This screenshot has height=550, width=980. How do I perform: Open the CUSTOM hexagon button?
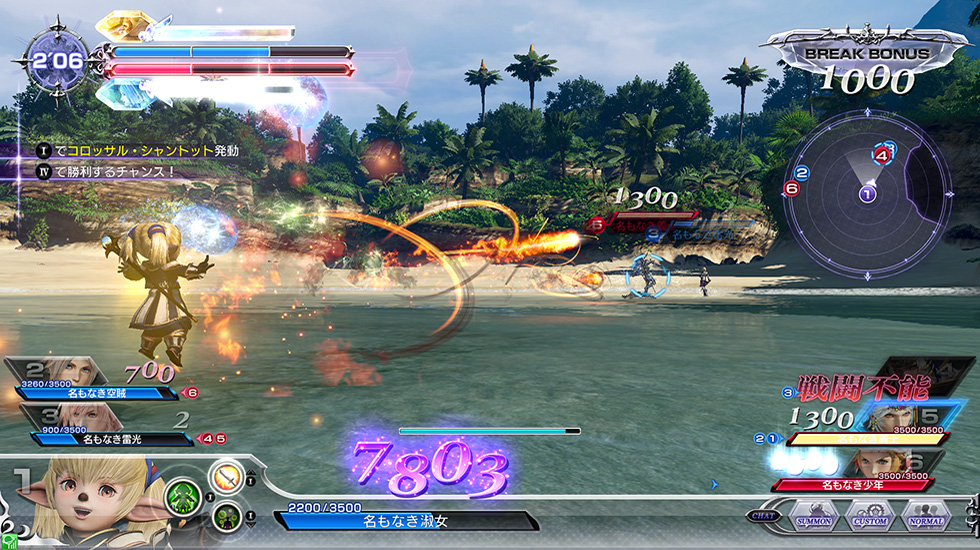click(869, 519)
